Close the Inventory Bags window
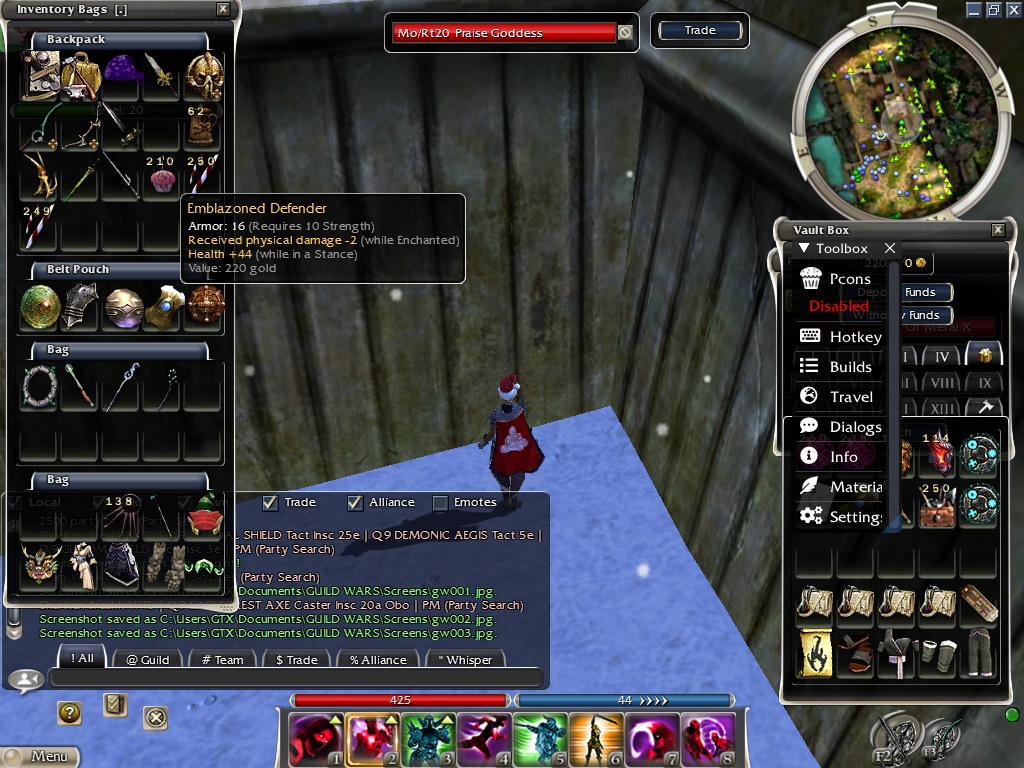The width and height of the screenshot is (1024, 768). coord(223,10)
